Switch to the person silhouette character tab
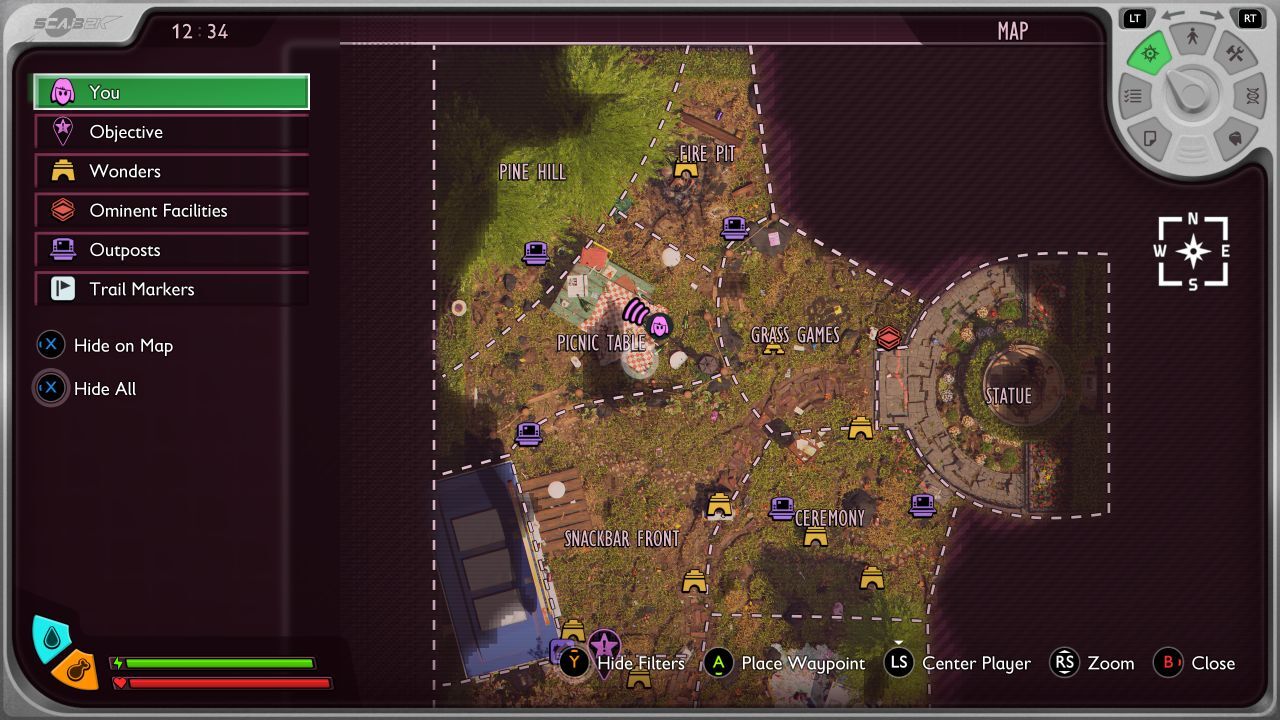This screenshot has width=1280, height=720. click(x=1192, y=39)
